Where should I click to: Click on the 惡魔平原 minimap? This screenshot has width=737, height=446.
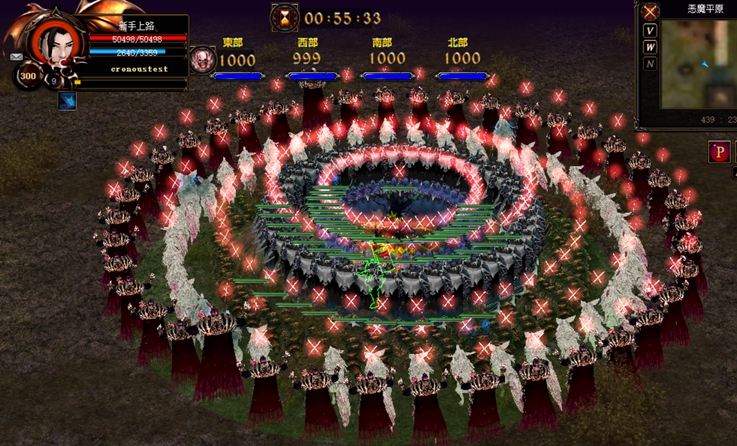[x=699, y=65]
